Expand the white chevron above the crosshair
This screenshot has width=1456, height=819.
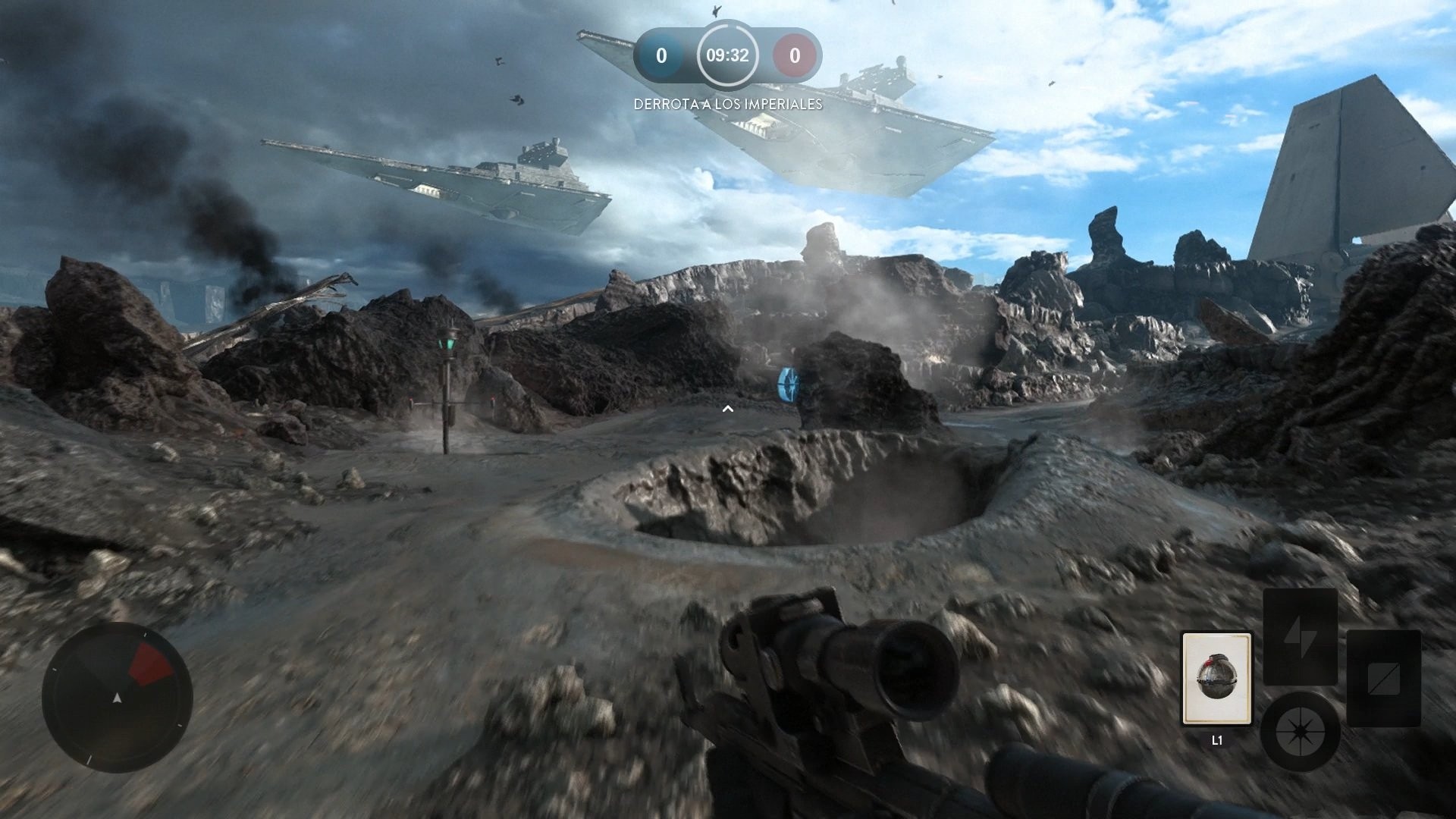tap(729, 408)
